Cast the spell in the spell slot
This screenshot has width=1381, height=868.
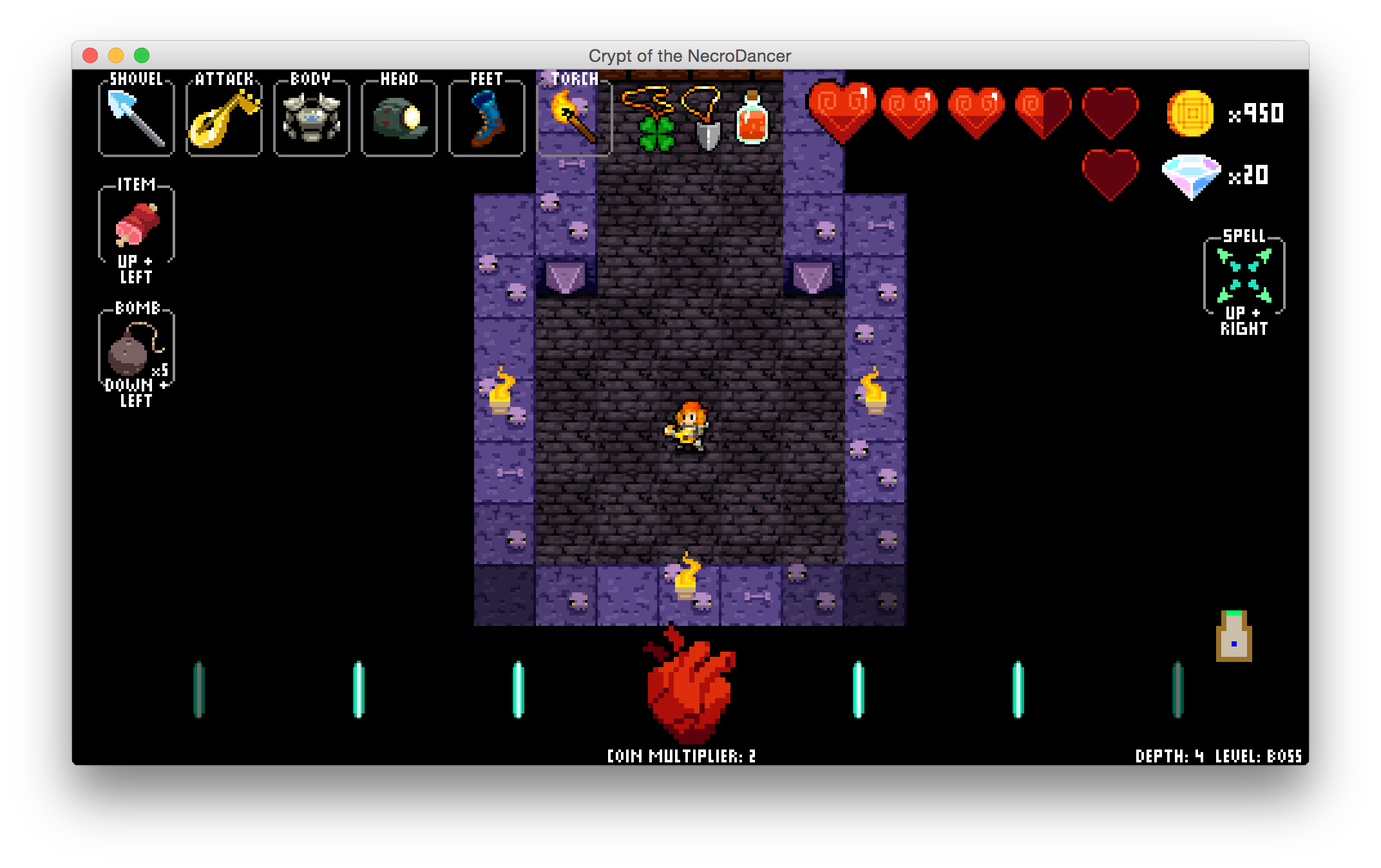1244,276
